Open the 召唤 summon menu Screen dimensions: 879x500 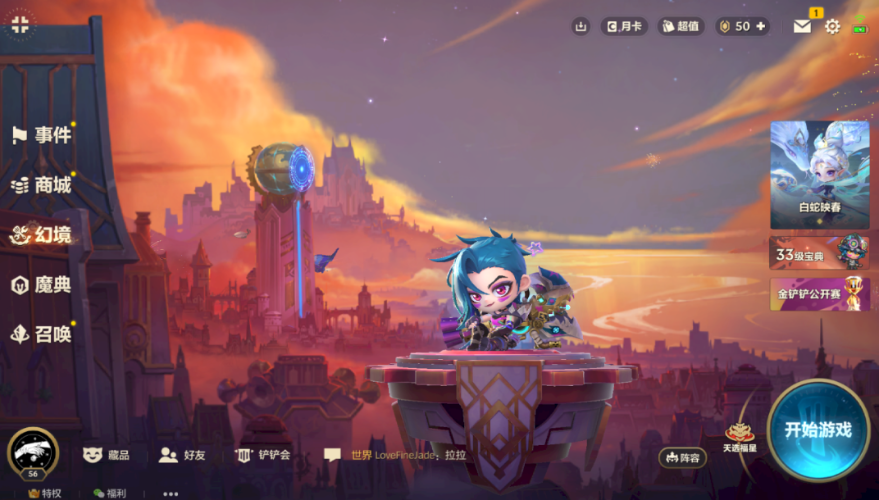(x=42, y=335)
